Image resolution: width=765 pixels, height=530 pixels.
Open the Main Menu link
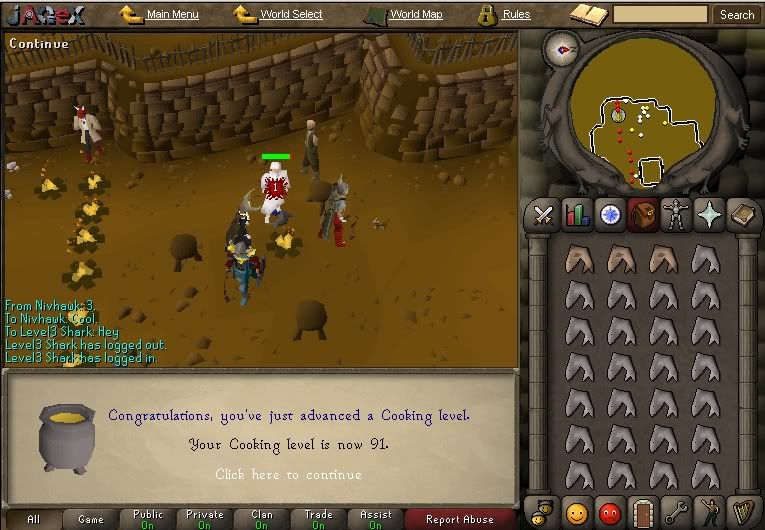pos(172,15)
